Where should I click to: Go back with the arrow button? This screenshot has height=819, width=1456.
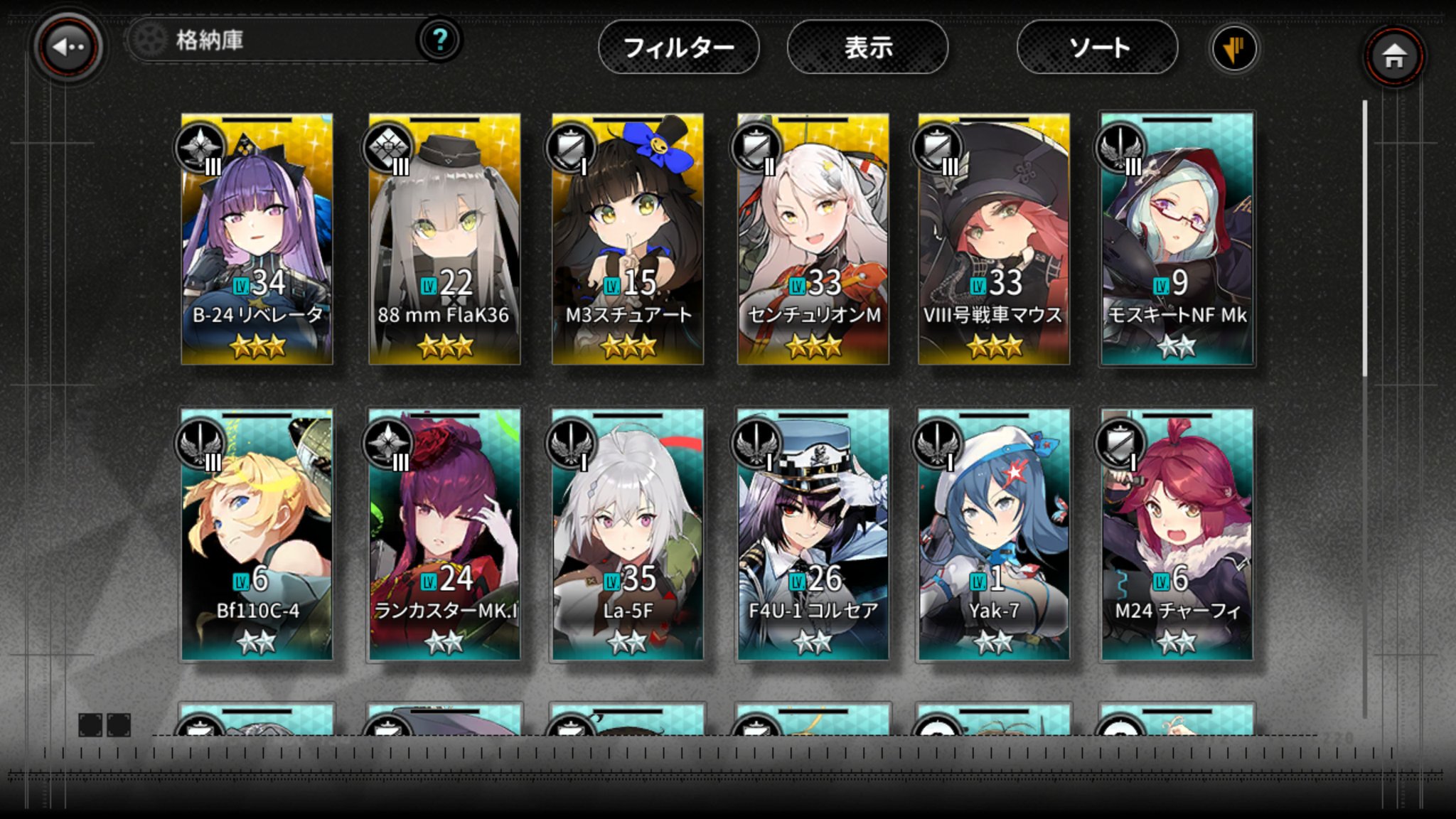tap(68, 48)
